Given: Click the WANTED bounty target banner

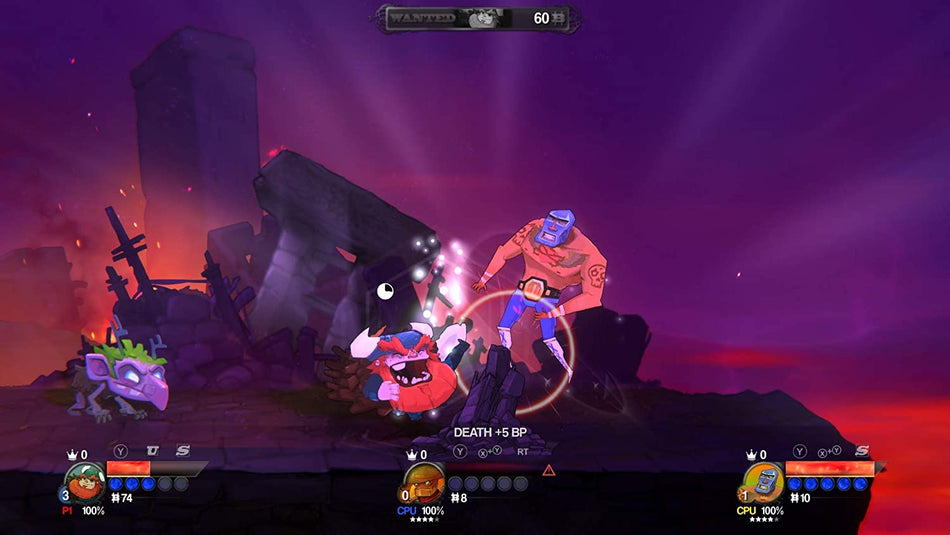Looking at the screenshot, I should click(x=476, y=18).
